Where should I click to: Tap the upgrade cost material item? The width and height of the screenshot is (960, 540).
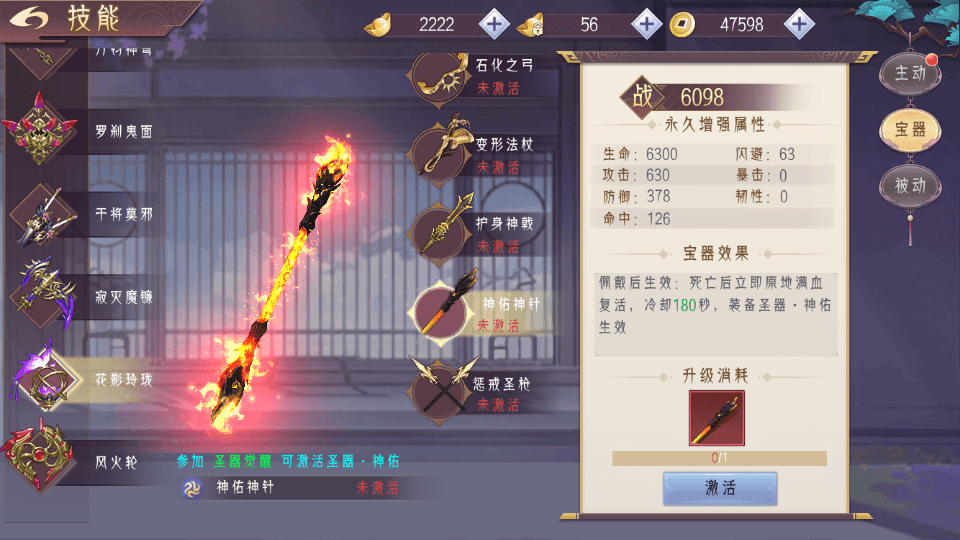pyautogui.click(x=717, y=418)
